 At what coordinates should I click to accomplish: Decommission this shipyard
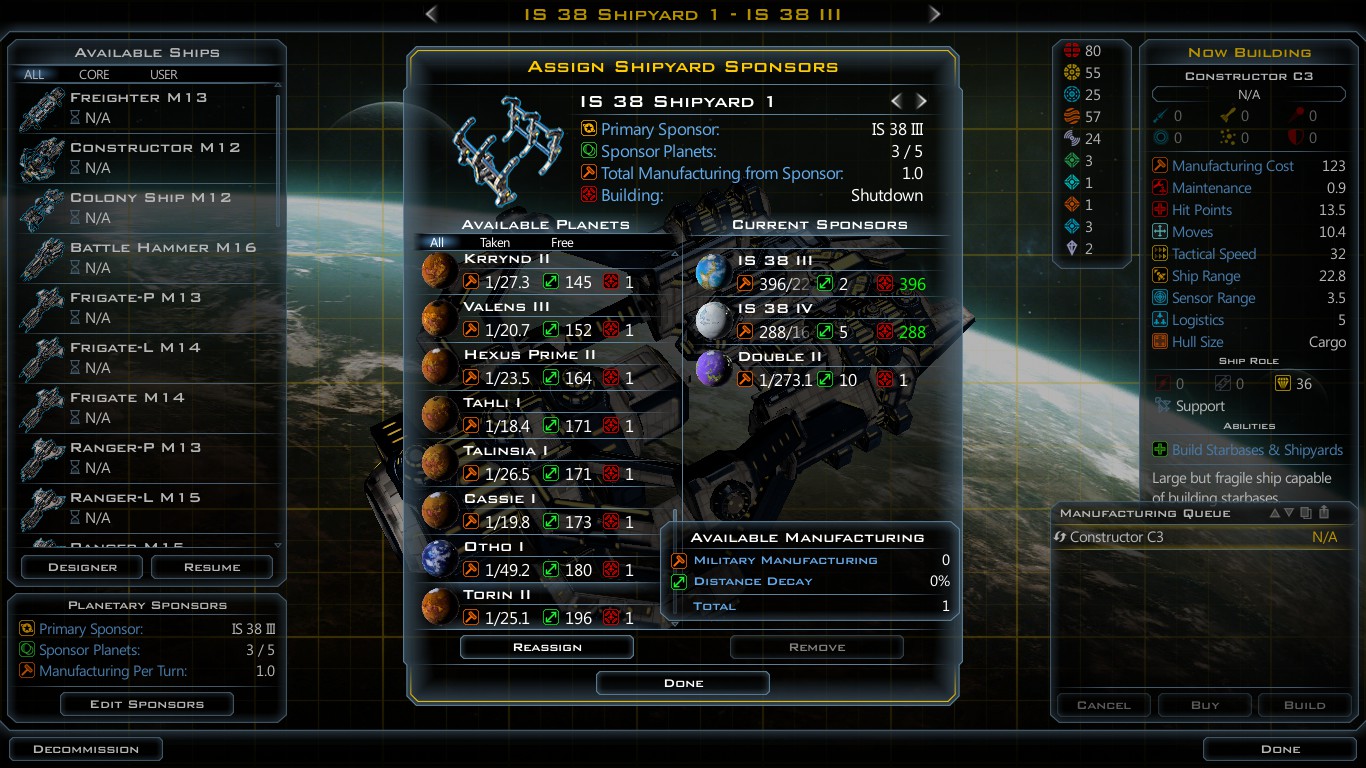(86, 749)
